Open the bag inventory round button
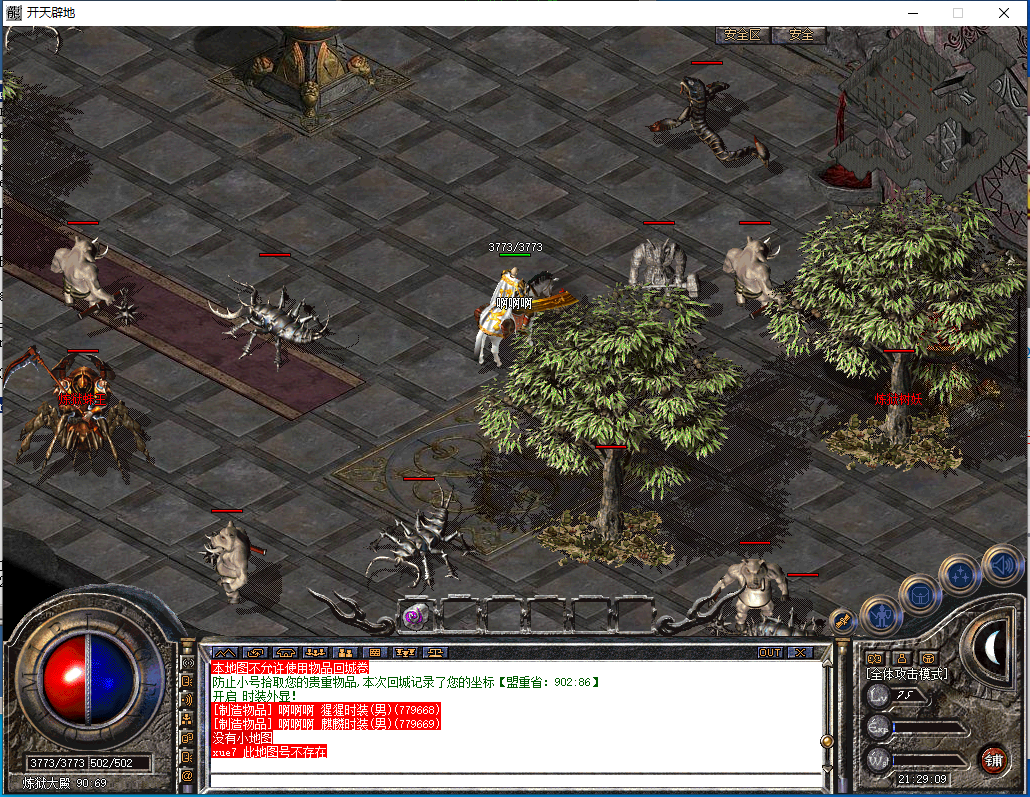 click(x=919, y=593)
